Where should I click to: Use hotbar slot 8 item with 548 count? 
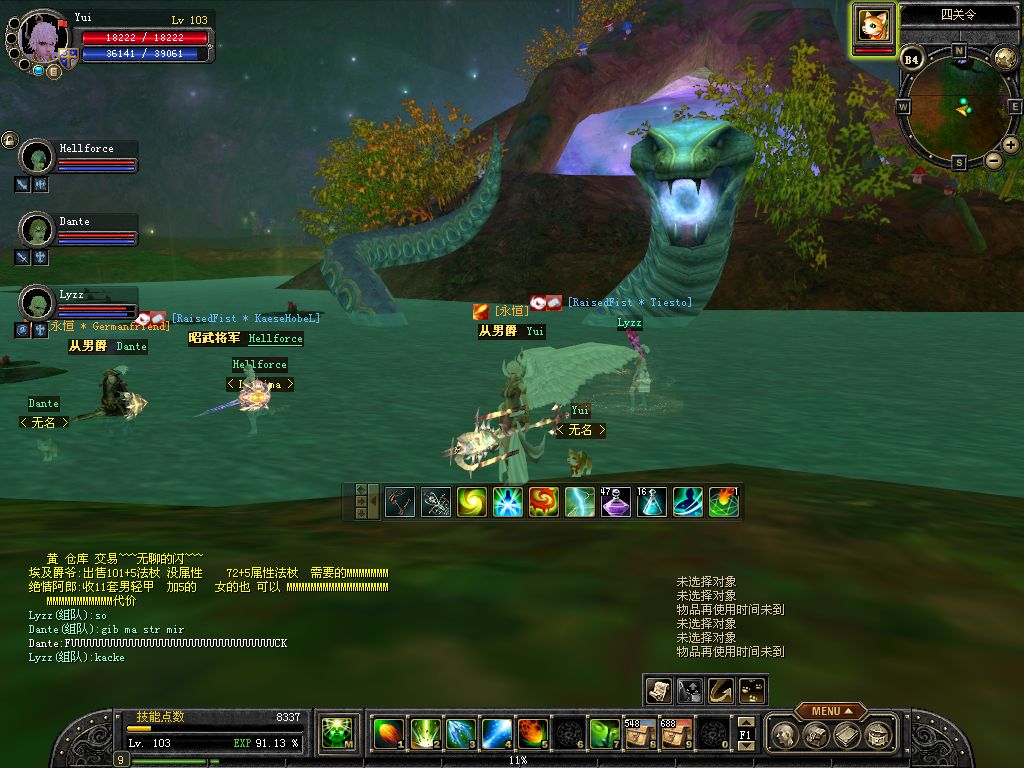[x=640, y=734]
